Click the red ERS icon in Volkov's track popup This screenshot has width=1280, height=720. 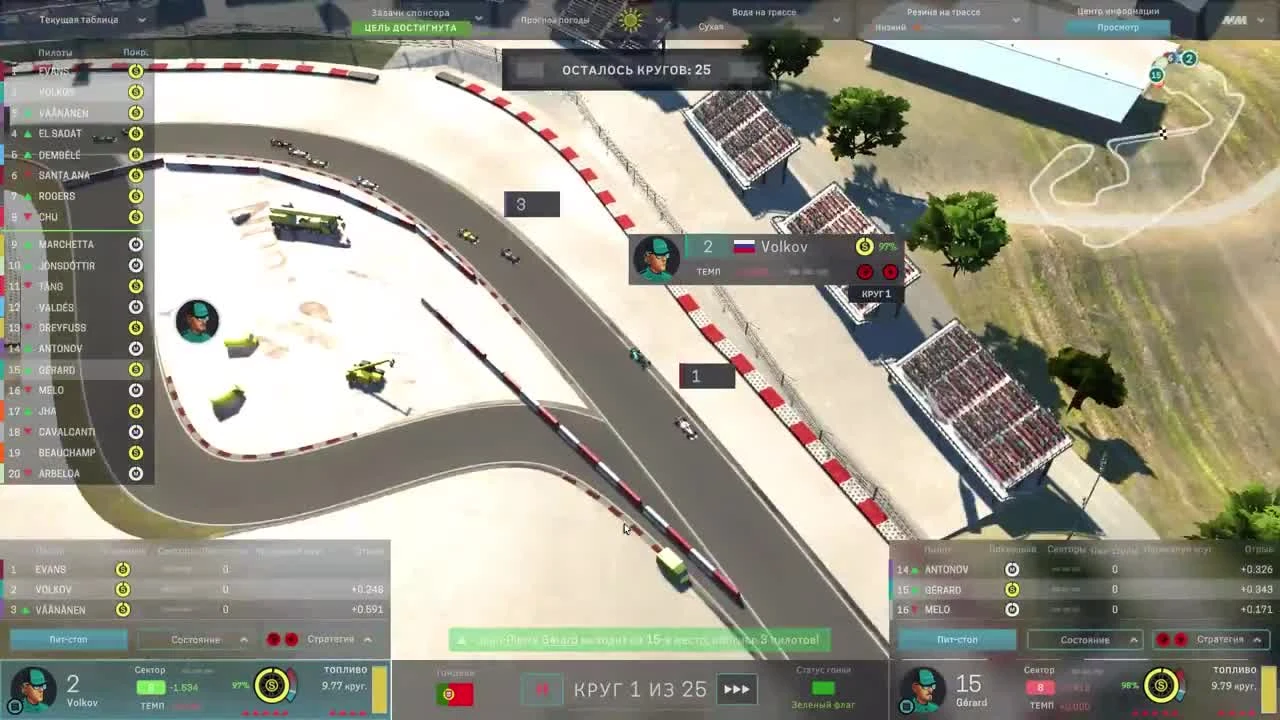point(863,271)
